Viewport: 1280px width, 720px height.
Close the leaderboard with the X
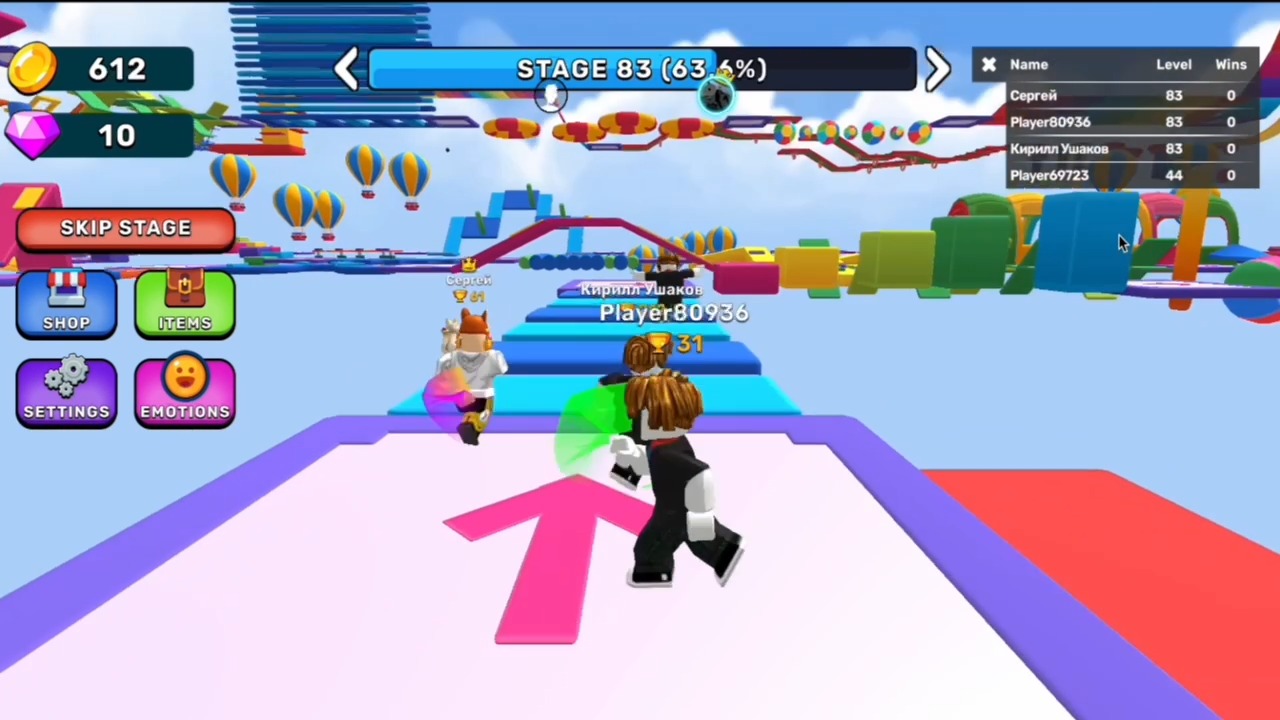988,64
